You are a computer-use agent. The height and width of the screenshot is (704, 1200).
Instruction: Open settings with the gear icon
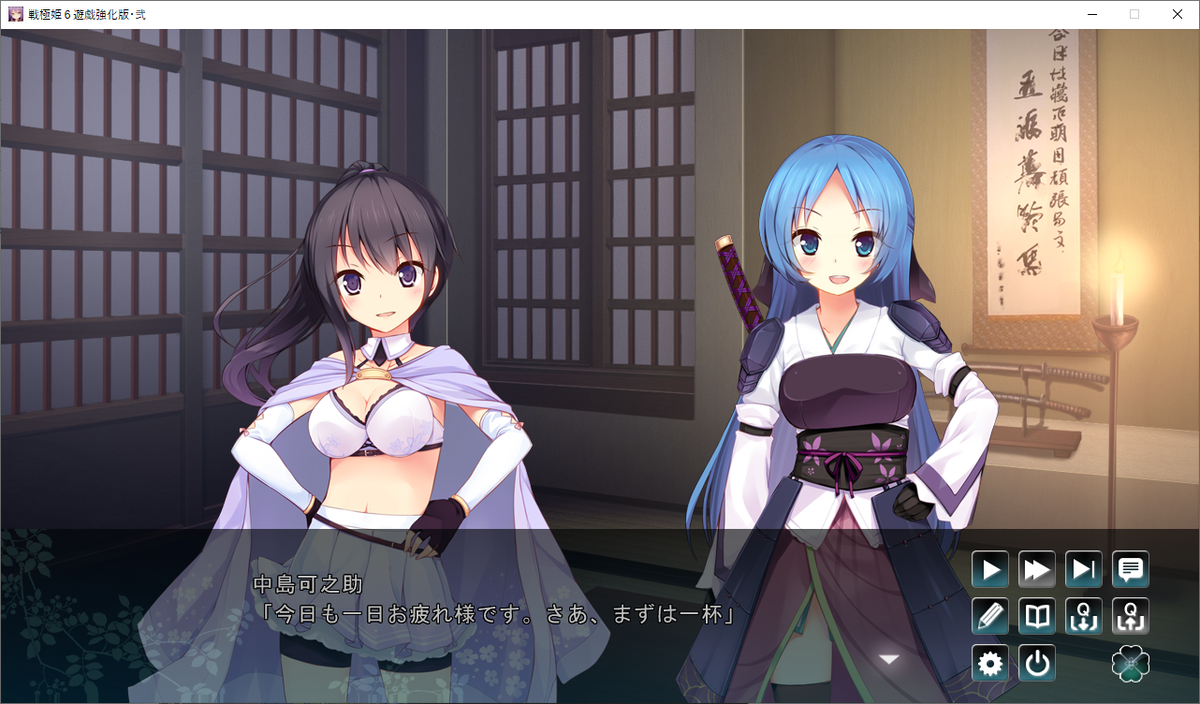click(x=990, y=664)
